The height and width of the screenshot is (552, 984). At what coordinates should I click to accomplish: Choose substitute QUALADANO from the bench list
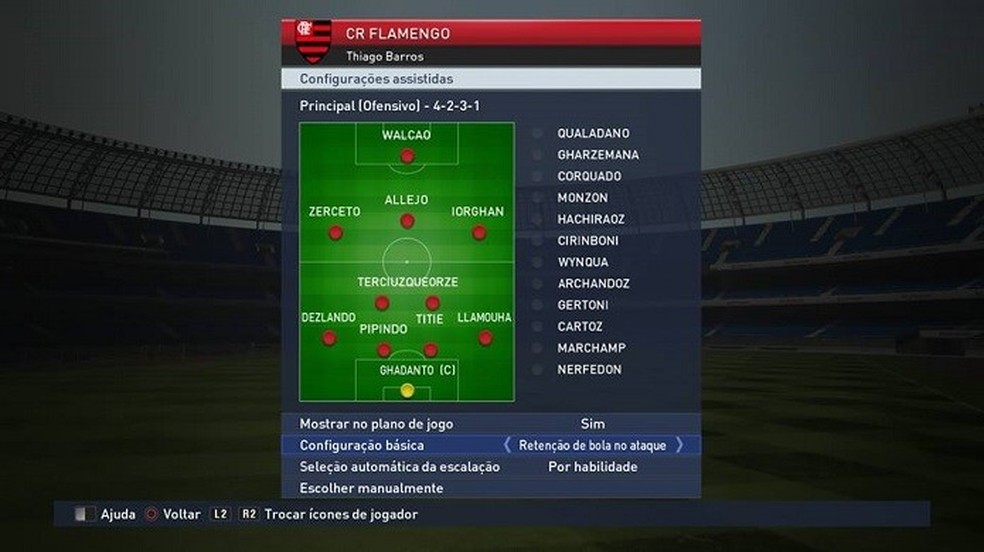click(x=593, y=133)
